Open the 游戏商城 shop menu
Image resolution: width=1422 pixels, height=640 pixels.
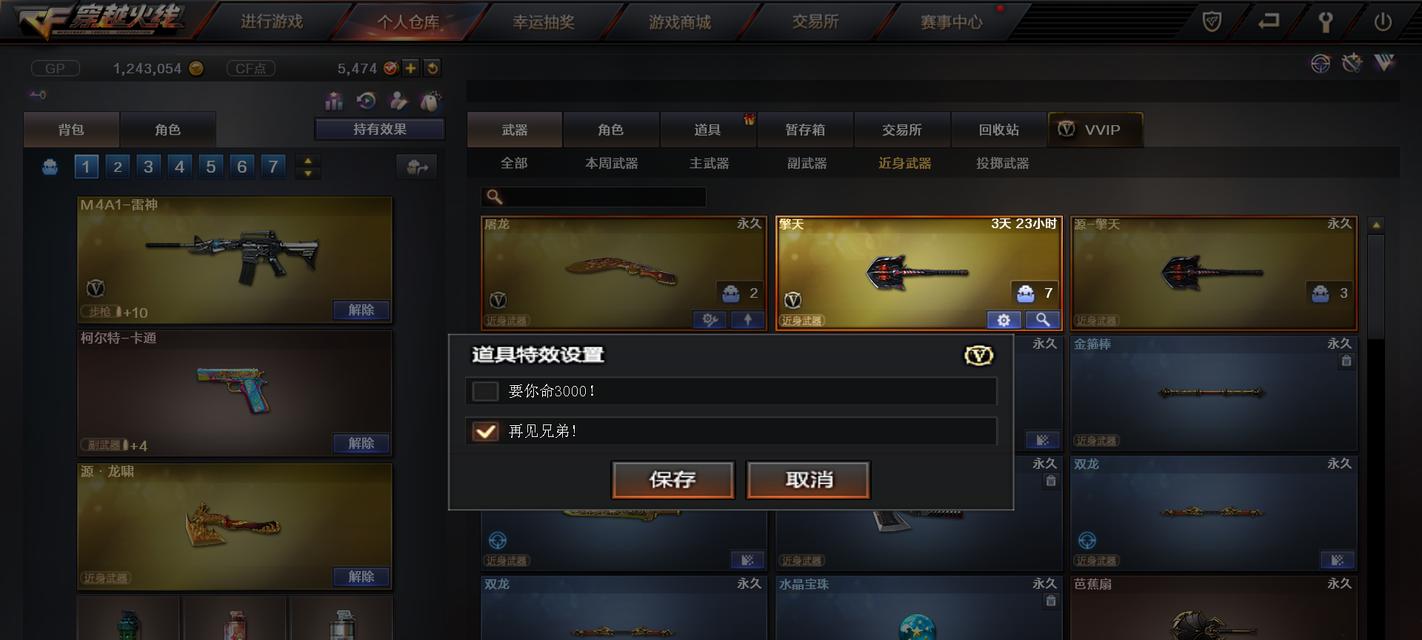point(680,21)
